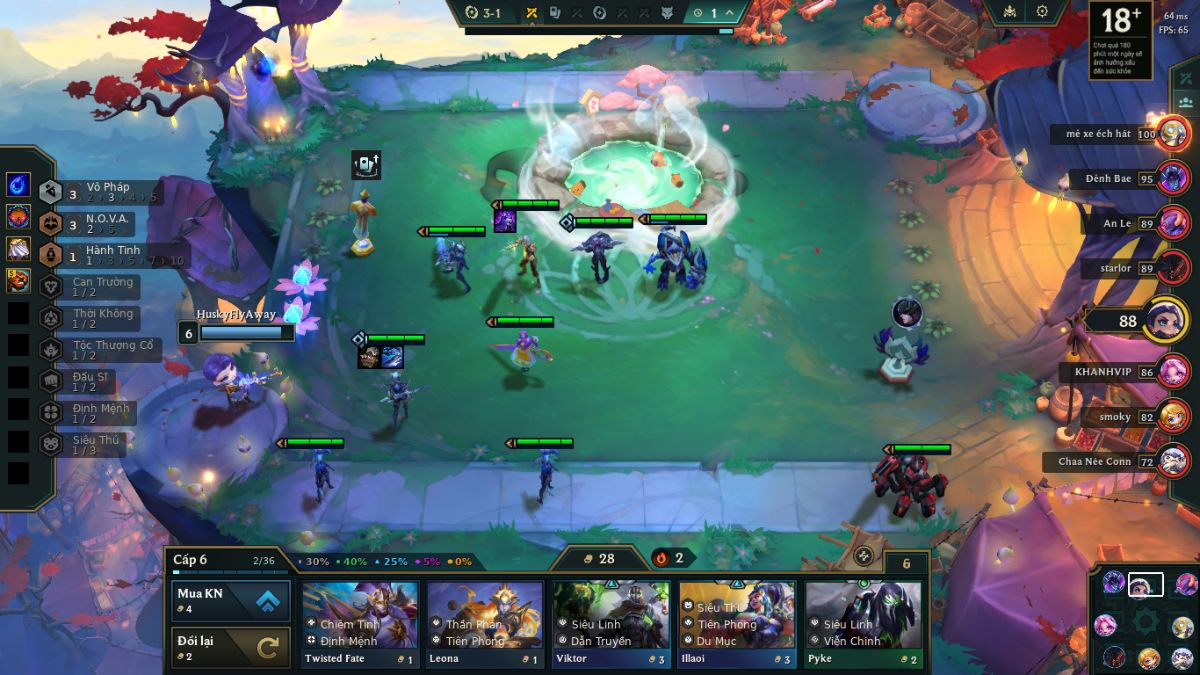Buy XP with the Mua KN button
Image resolution: width=1200 pixels, height=675 pixels.
click(231, 600)
